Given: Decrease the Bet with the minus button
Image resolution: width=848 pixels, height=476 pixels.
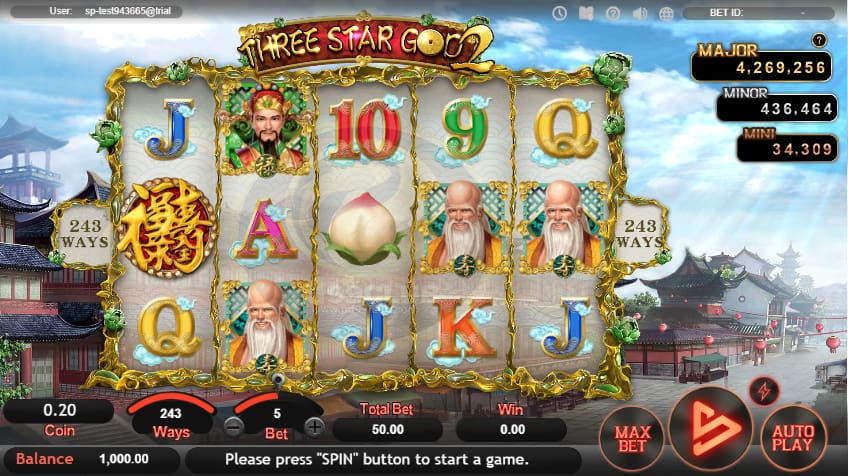Looking at the screenshot, I should [233, 426].
